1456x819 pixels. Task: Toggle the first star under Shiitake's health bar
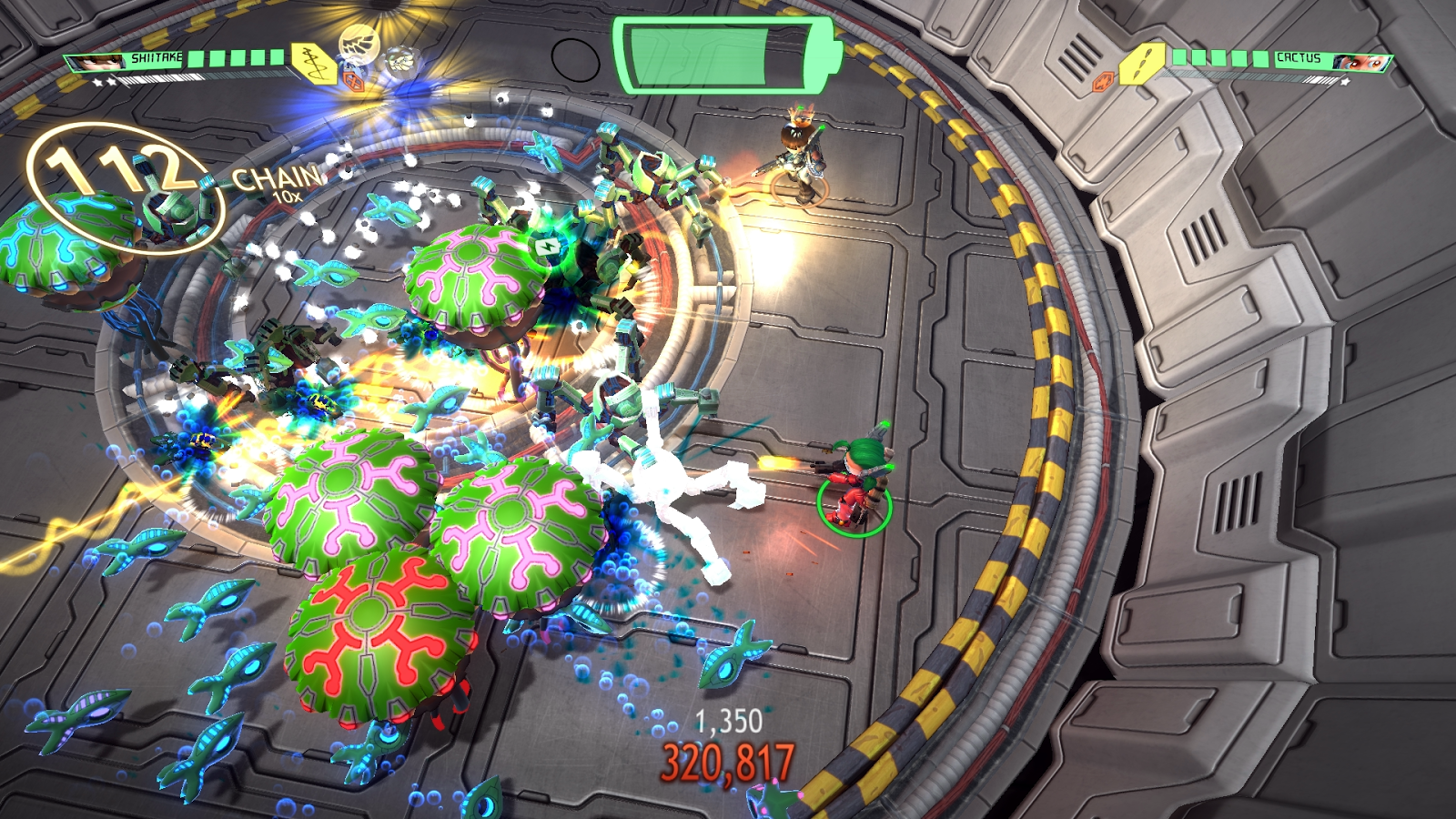coord(99,82)
